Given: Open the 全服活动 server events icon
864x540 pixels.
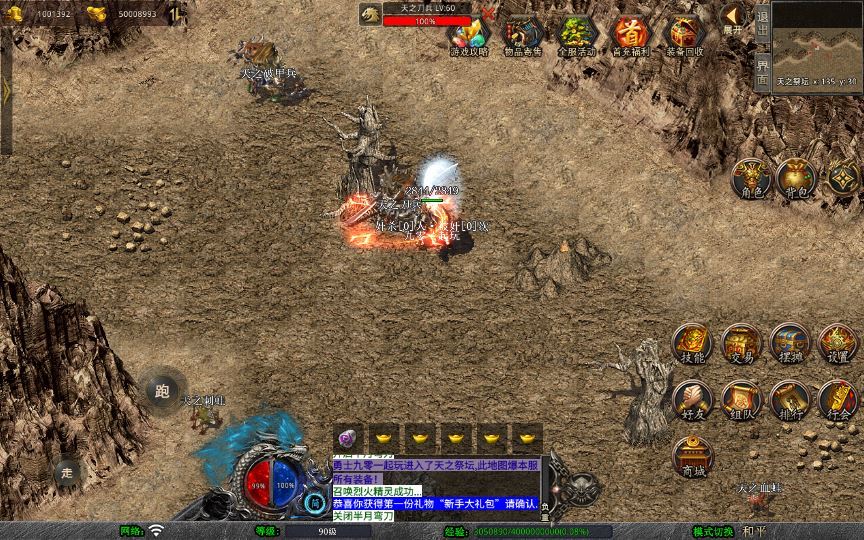Looking at the screenshot, I should tap(576, 35).
